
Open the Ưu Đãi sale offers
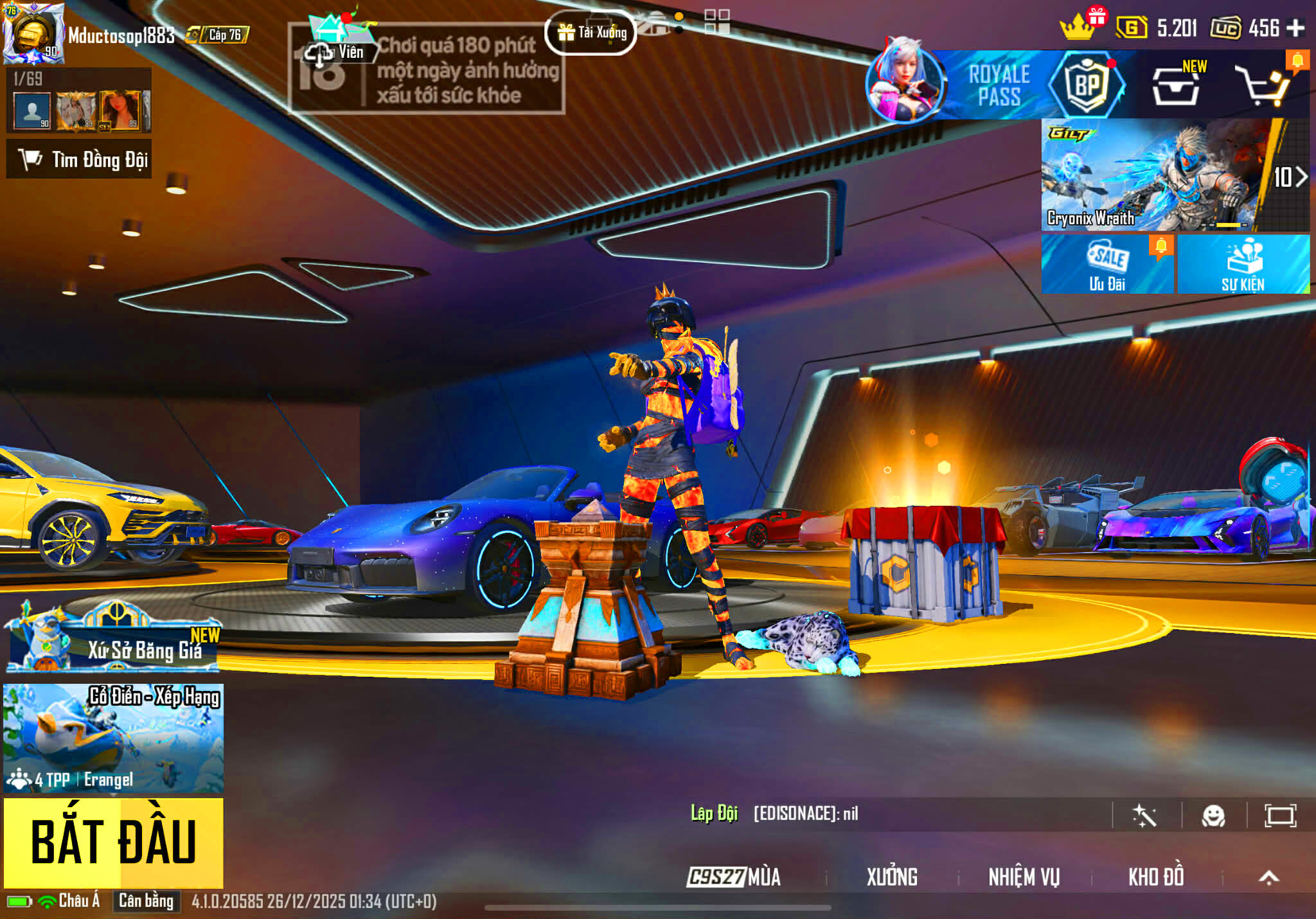1107,265
